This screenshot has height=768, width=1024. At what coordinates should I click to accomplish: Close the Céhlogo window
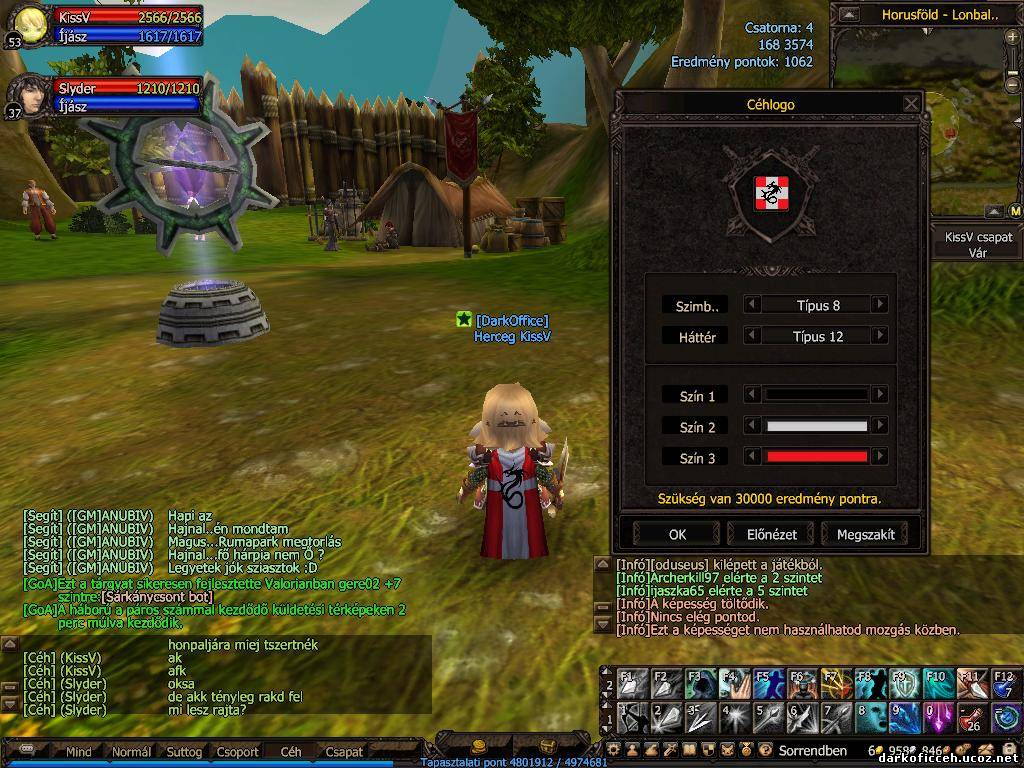click(911, 104)
